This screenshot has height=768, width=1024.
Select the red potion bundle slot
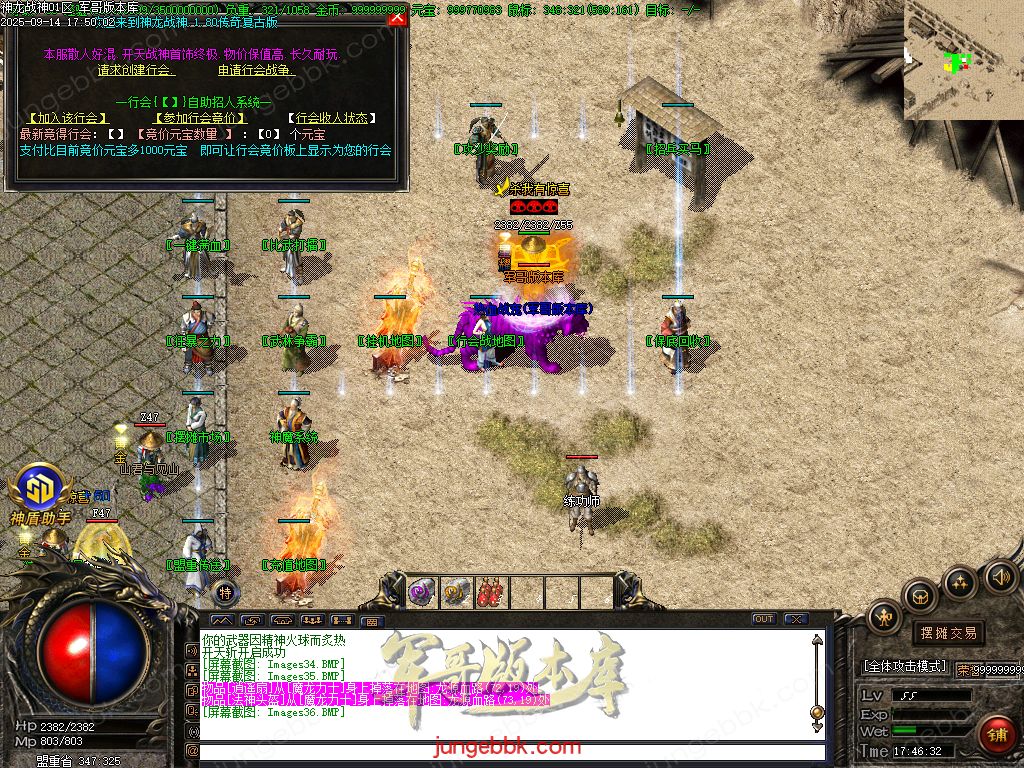tap(491, 592)
